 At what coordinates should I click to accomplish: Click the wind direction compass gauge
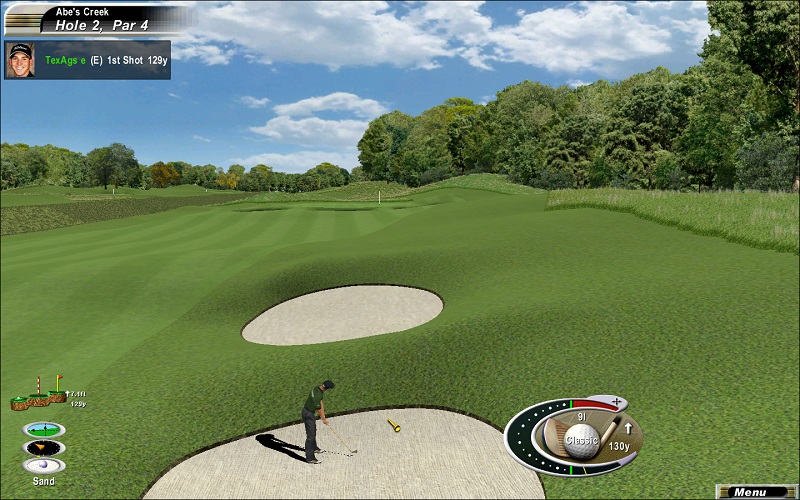(44, 447)
